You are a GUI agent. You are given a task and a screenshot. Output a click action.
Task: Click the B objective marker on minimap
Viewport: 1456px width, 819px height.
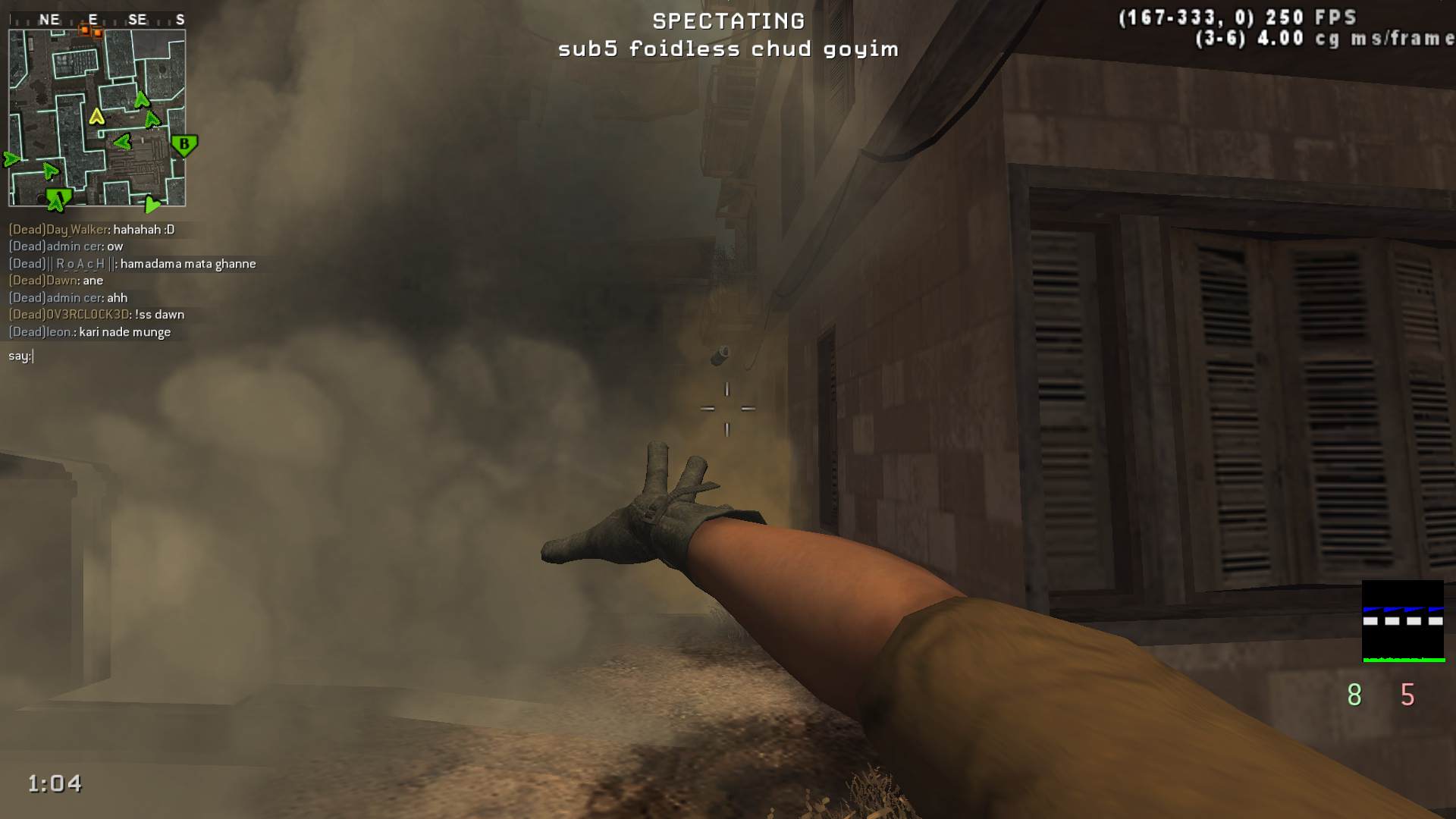coord(184,144)
